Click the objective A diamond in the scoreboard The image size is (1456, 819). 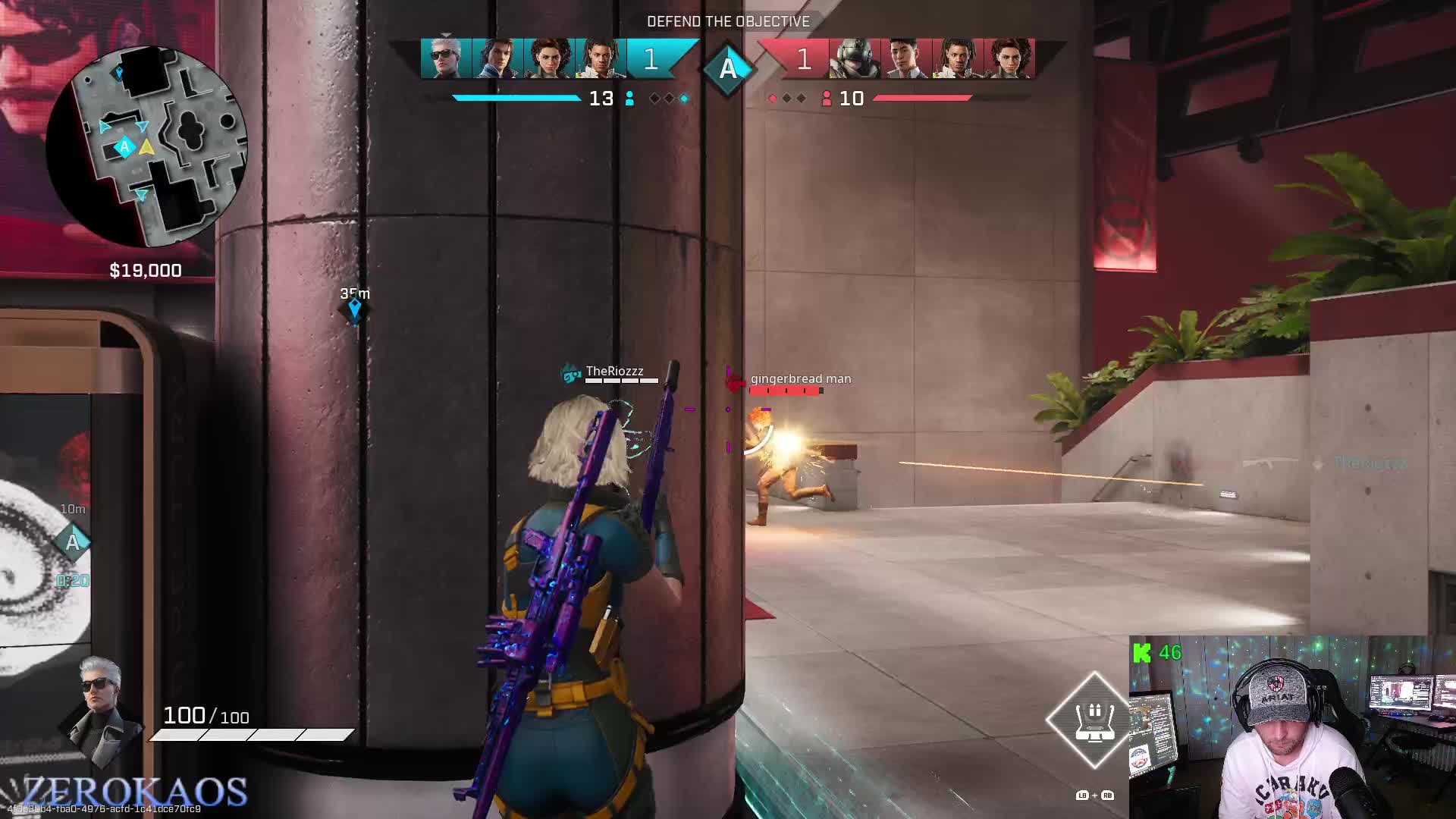(728, 68)
